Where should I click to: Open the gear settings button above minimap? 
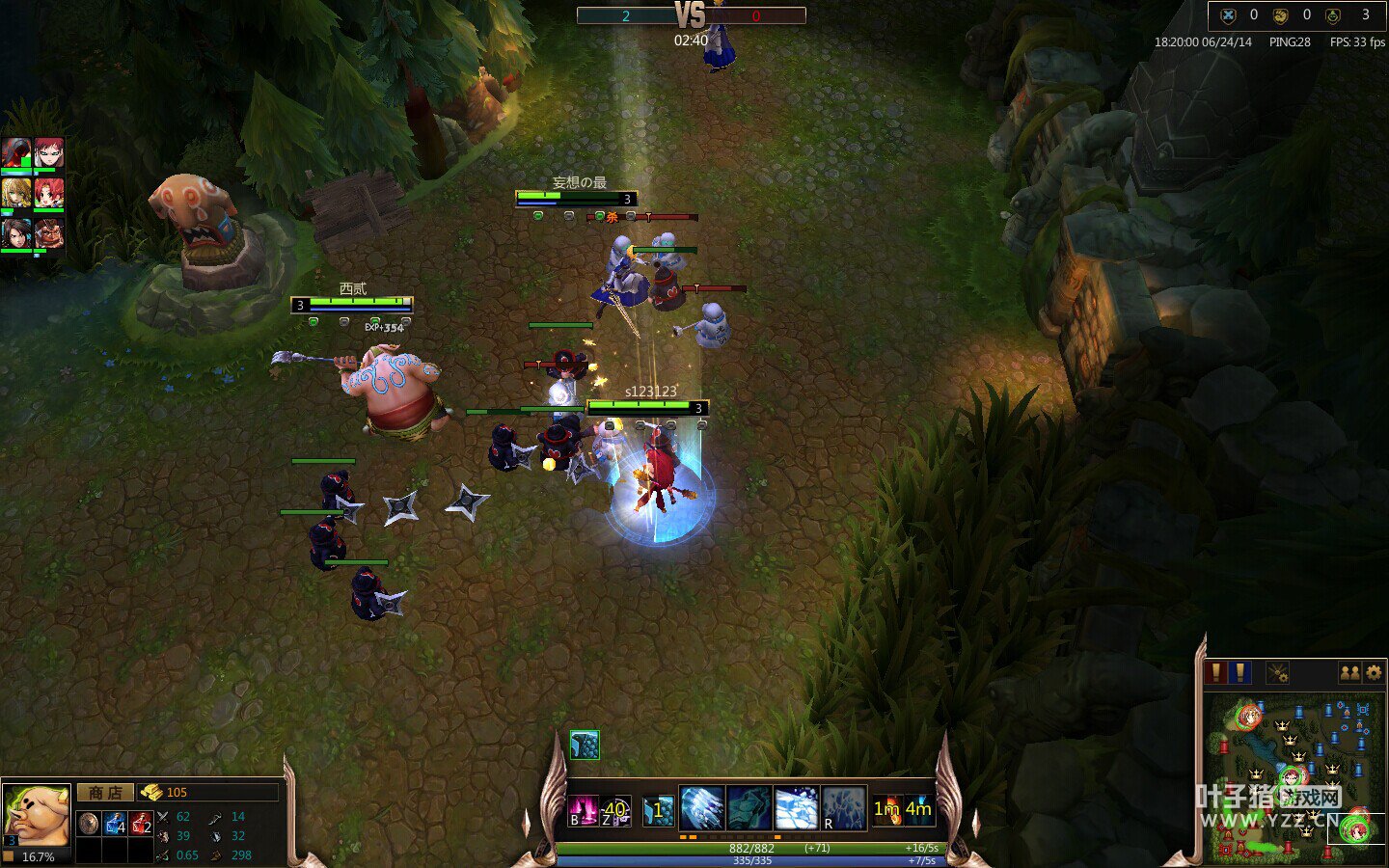[1375, 672]
